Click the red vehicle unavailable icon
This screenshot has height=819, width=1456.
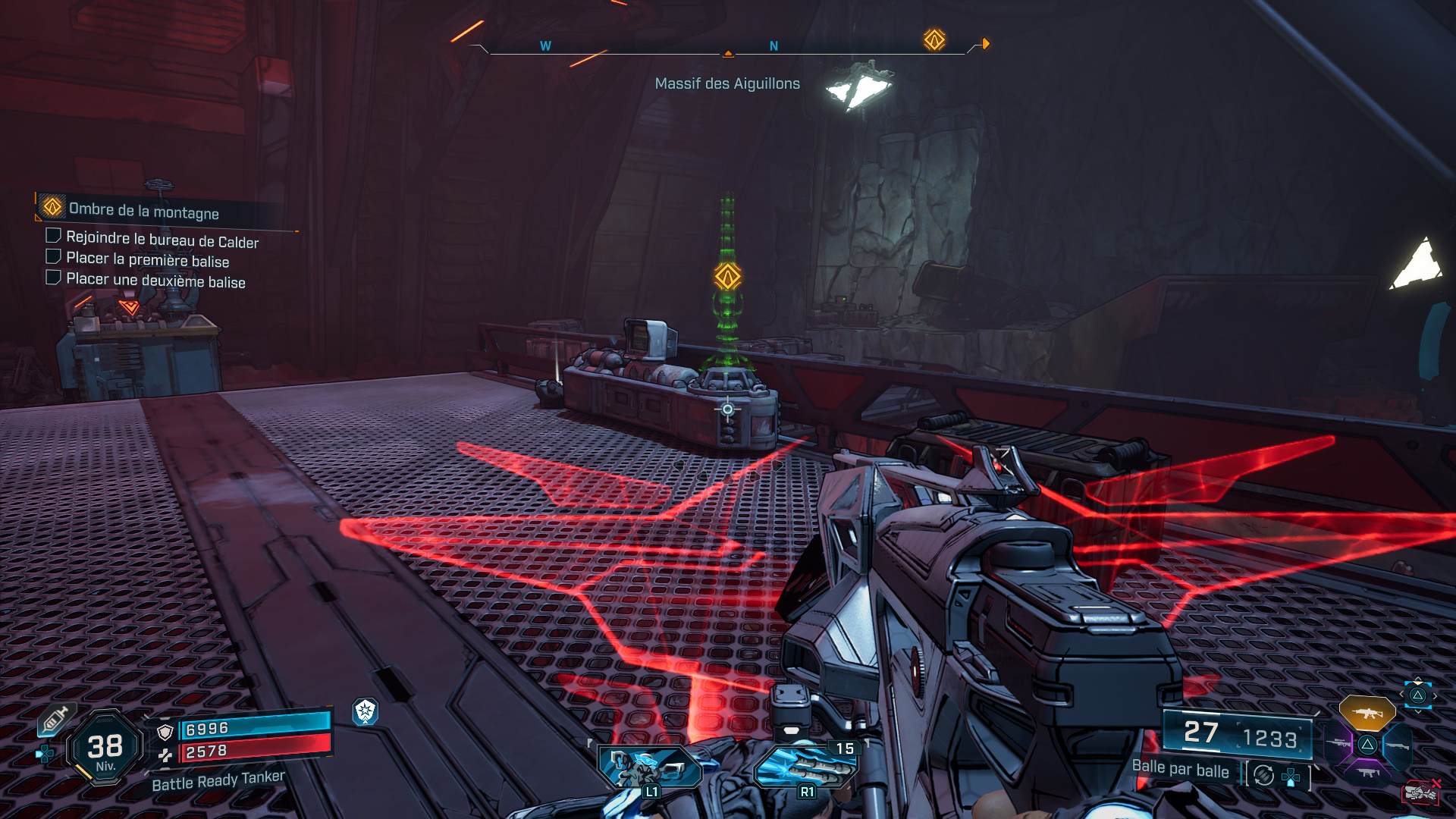tap(1420, 792)
